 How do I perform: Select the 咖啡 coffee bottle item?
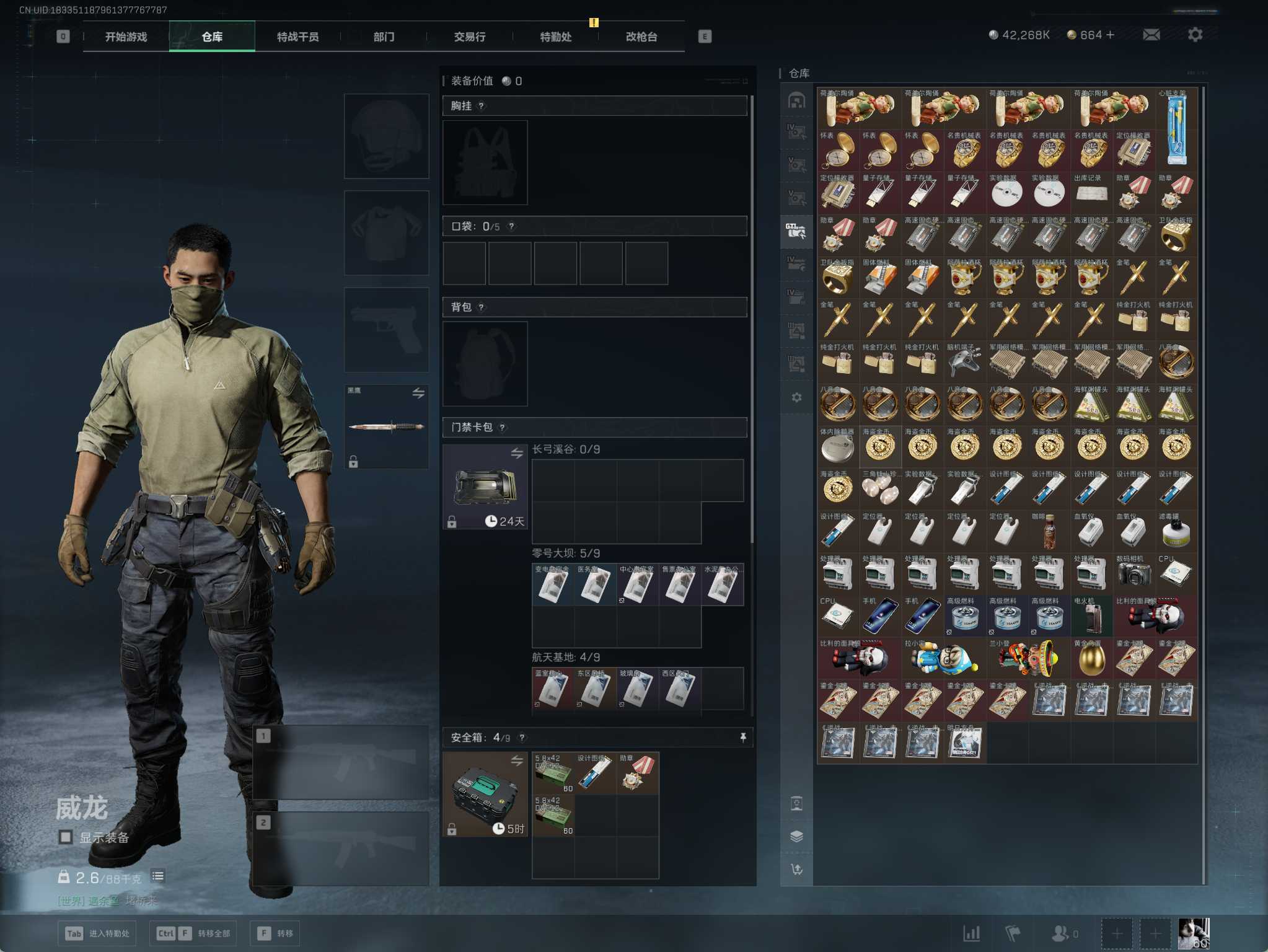pyautogui.click(x=1049, y=531)
